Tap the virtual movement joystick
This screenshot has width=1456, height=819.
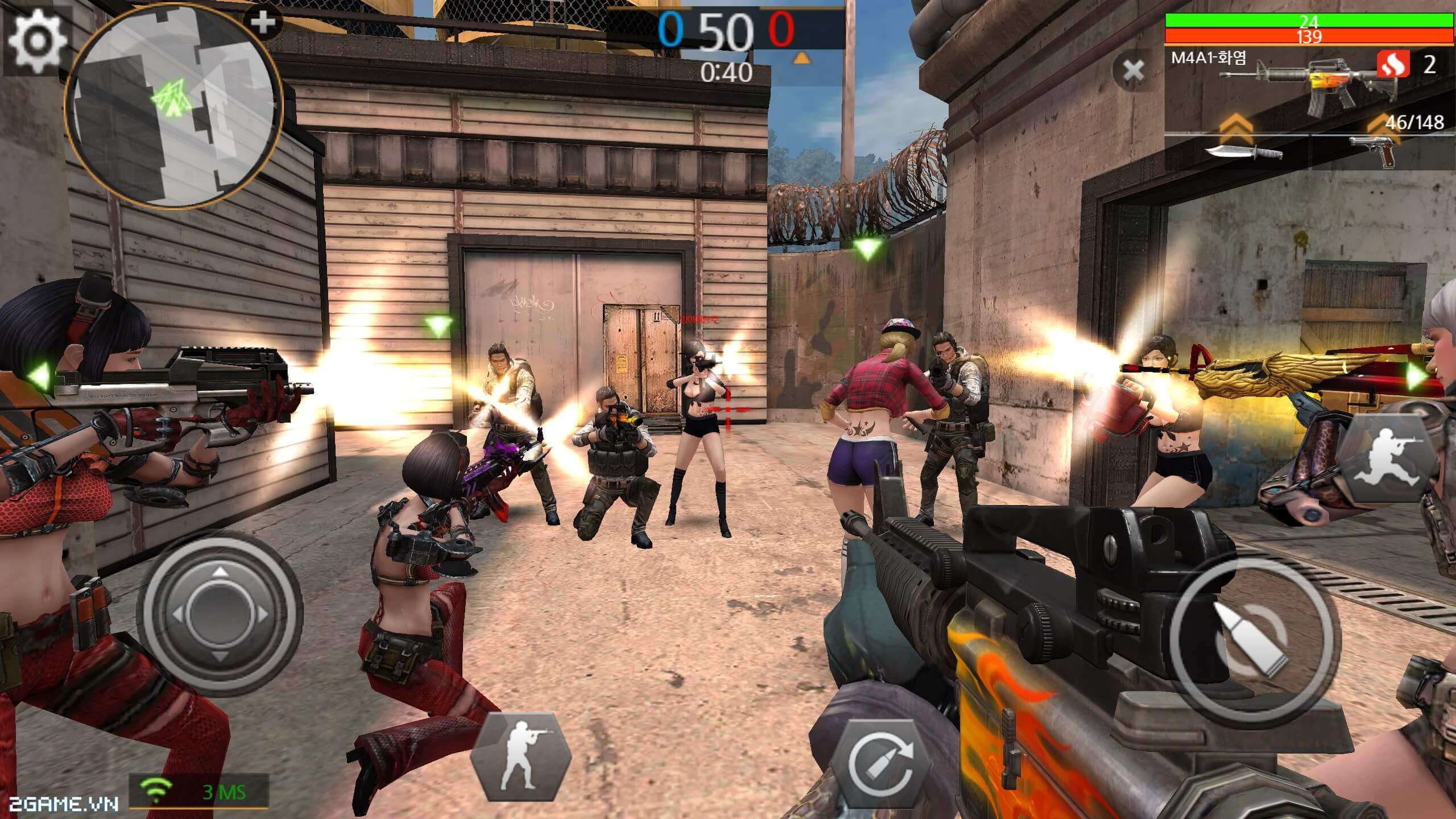click(220, 613)
